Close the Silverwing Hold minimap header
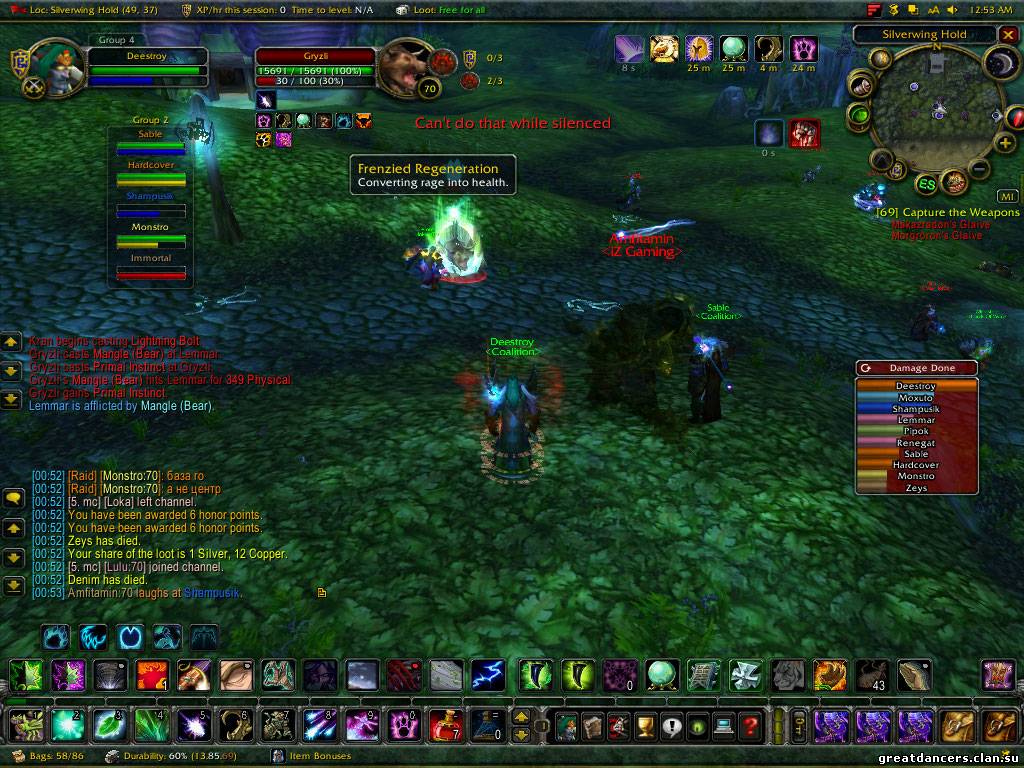Image resolution: width=1024 pixels, height=768 pixels. [x=1007, y=34]
